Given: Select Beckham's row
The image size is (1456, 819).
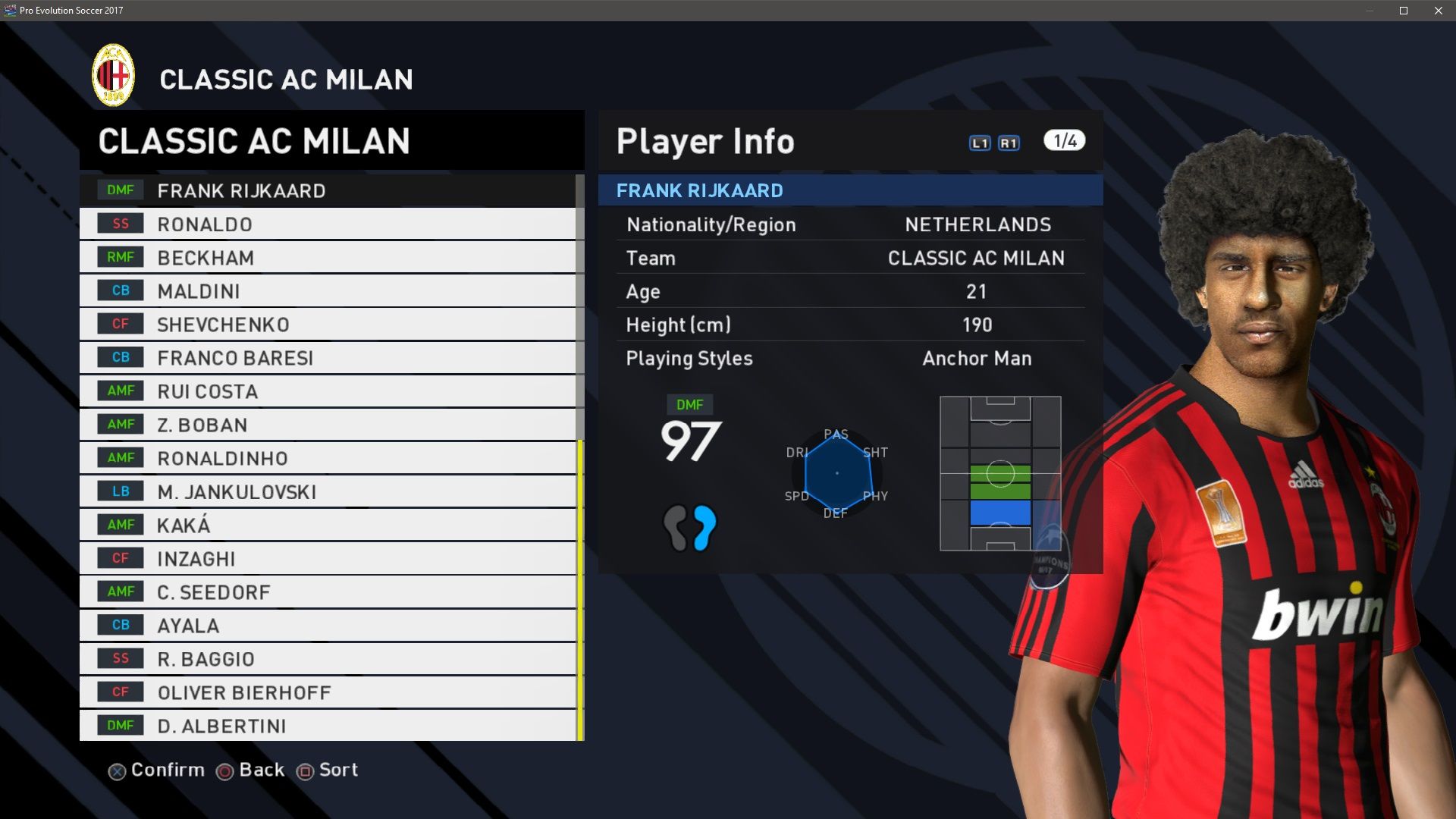Looking at the screenshot, I should (x=328, y=258).
